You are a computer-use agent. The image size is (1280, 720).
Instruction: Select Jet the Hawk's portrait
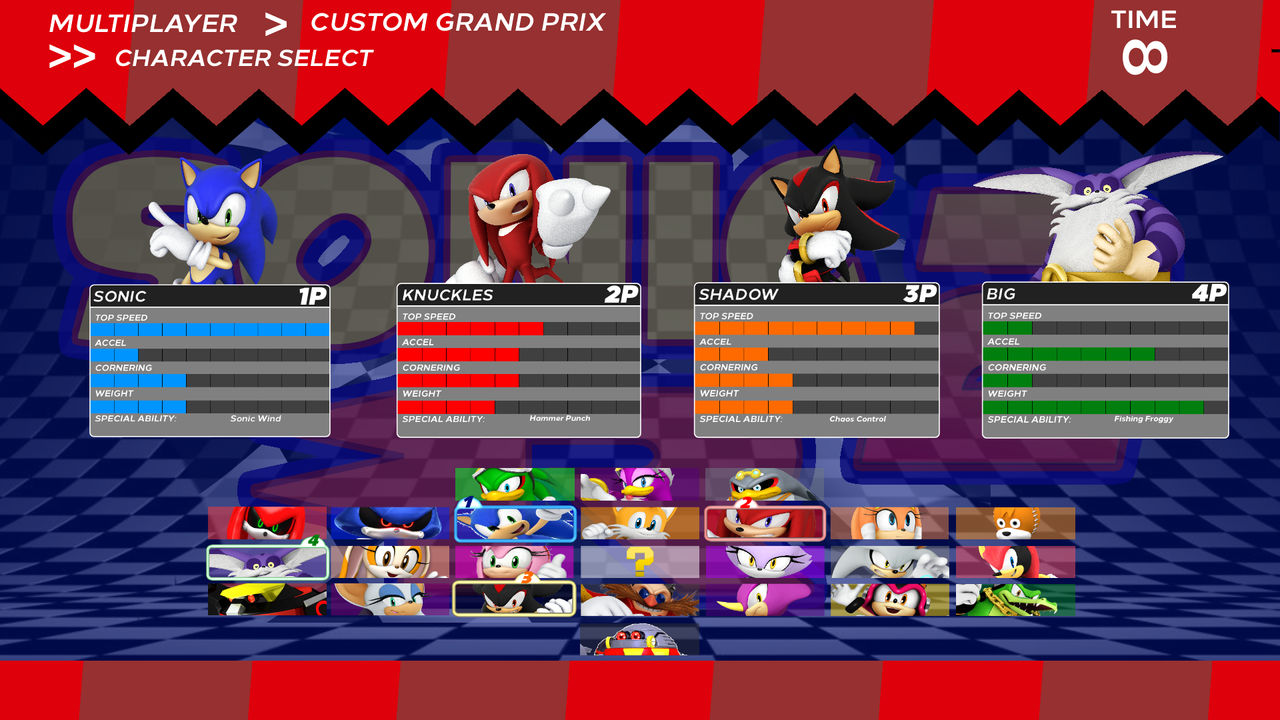[513, 480]
